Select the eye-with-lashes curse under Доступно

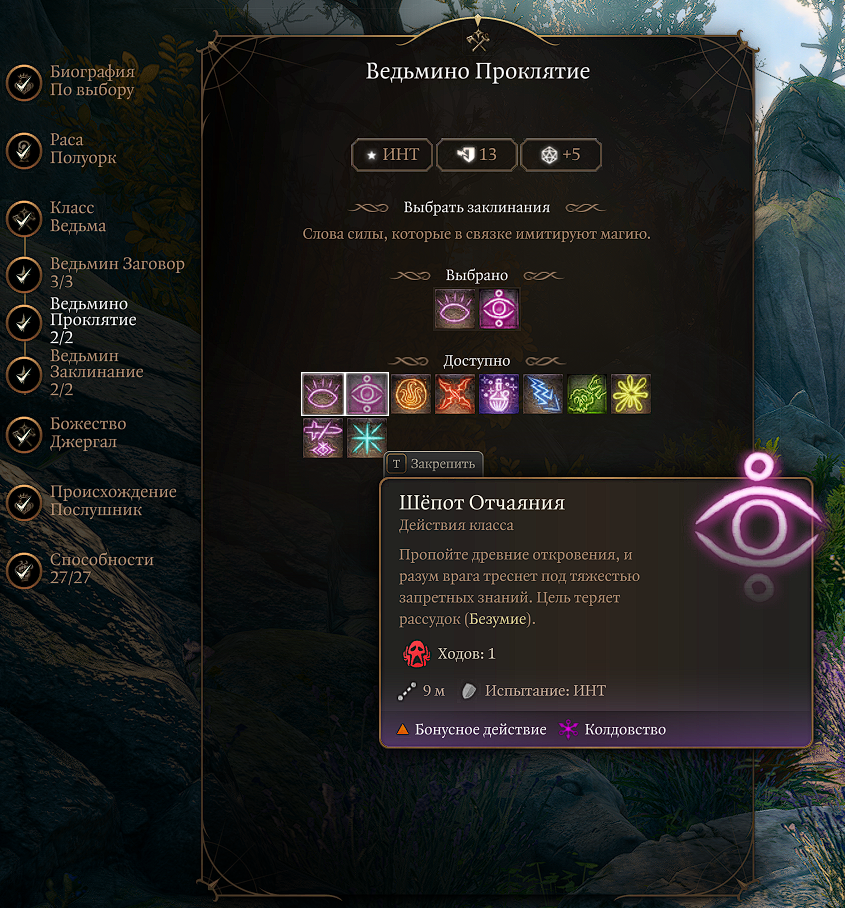[323, 394]
